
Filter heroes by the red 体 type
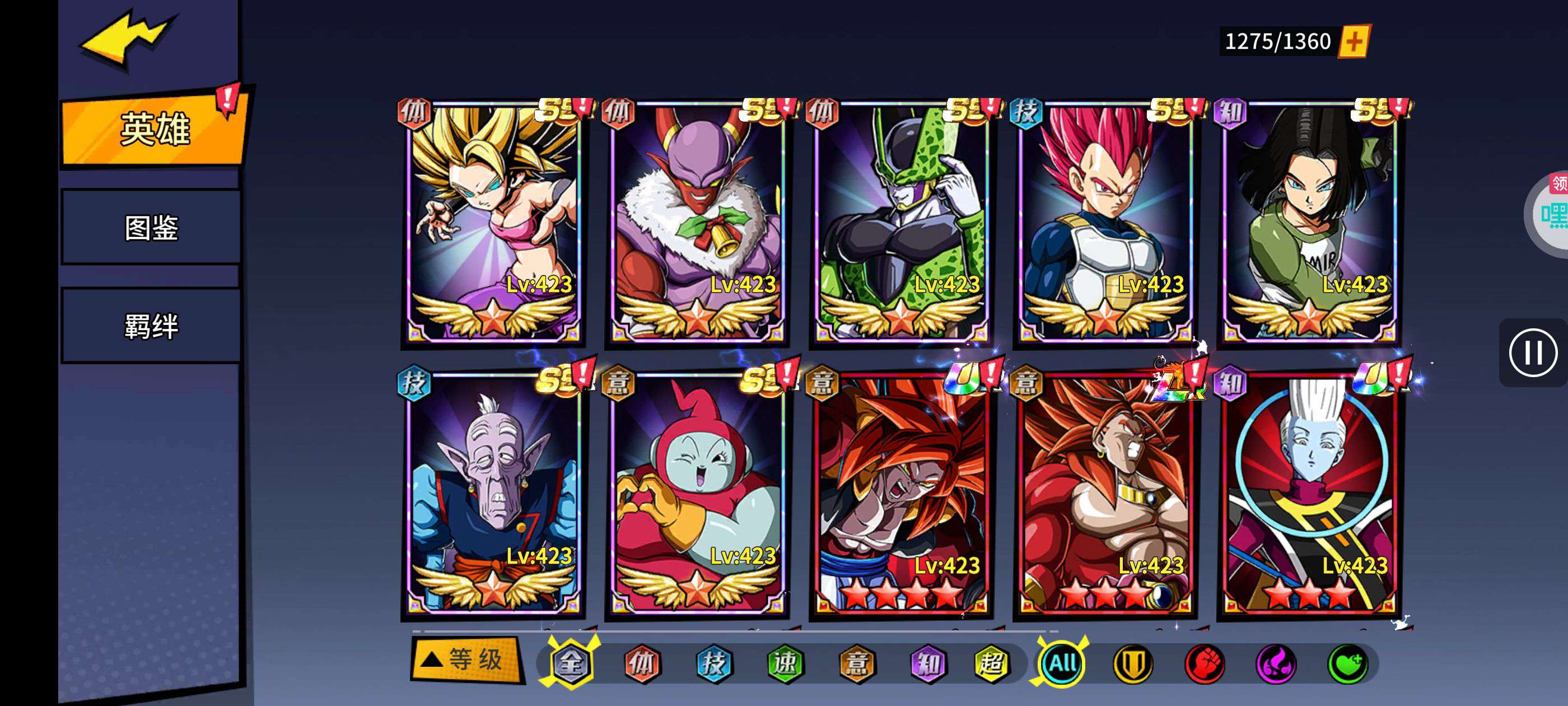642,663
